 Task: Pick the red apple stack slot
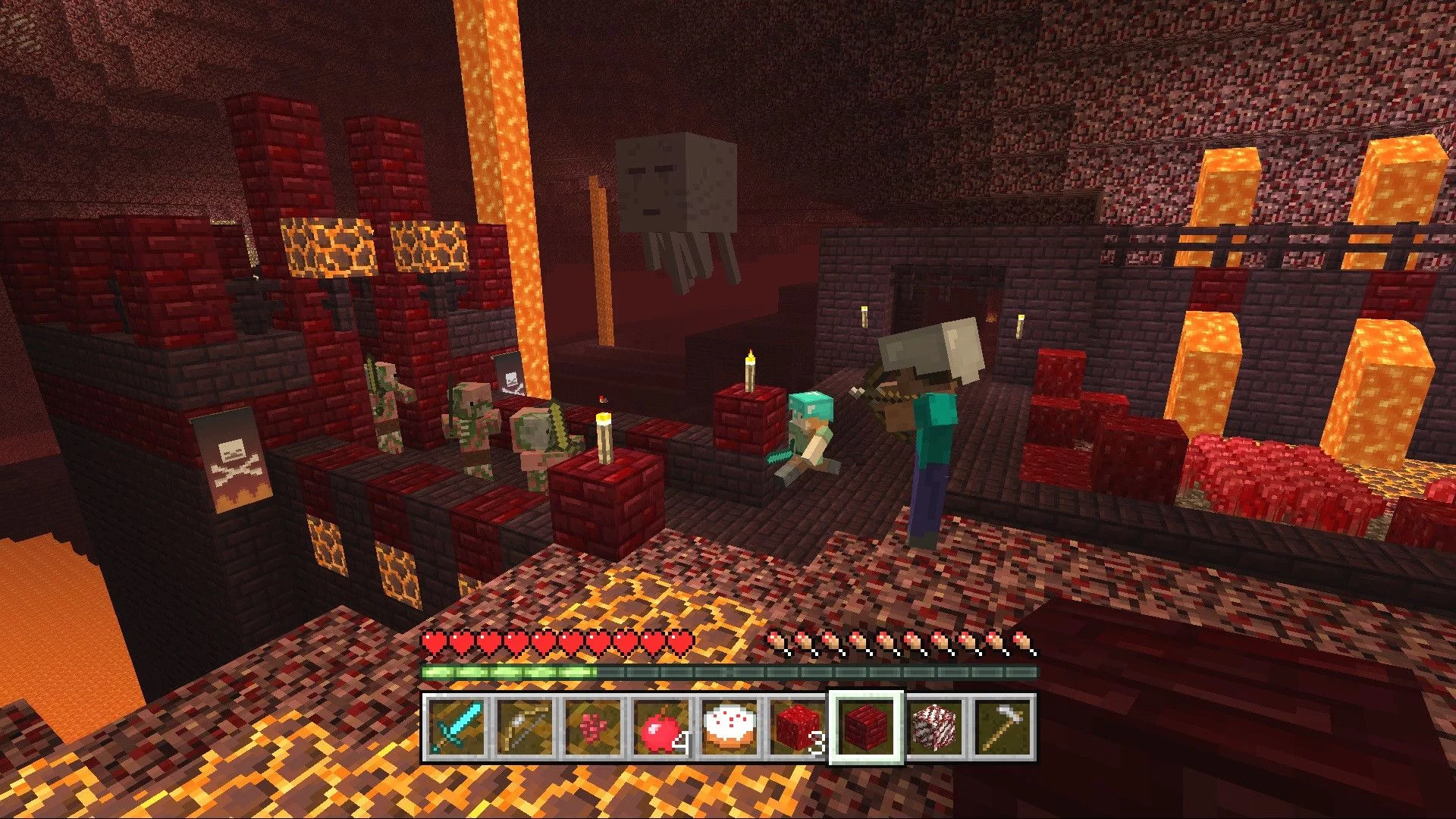click(x=661, y=726)
